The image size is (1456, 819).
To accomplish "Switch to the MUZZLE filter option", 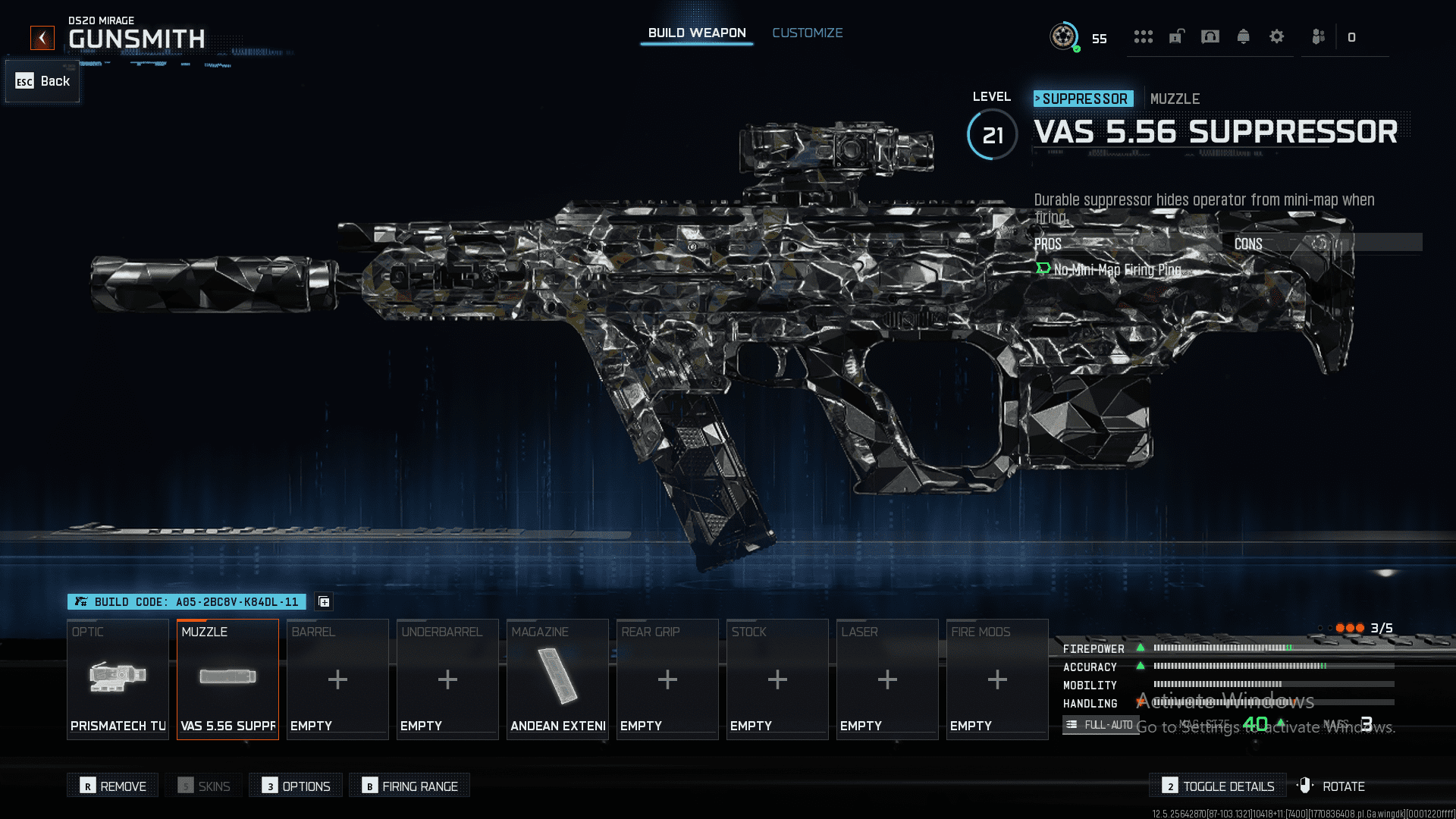I will (x=1175, y=99).
